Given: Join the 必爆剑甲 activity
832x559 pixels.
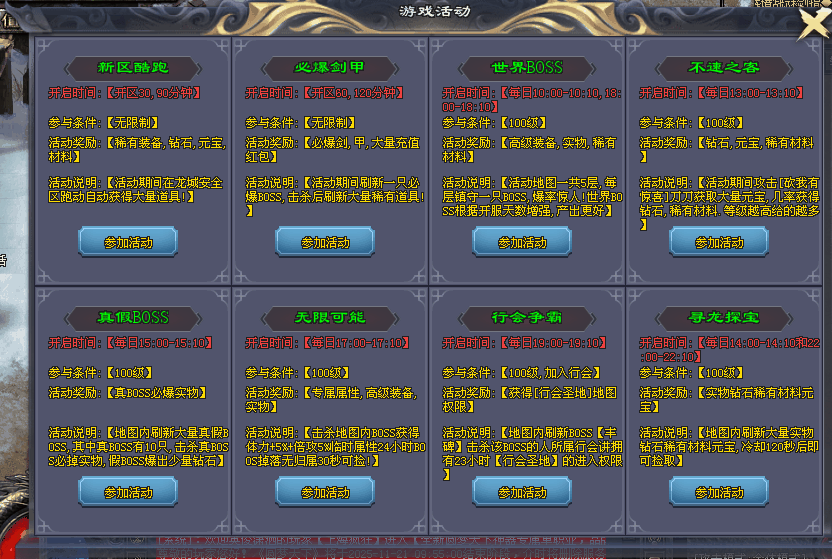Looking at the screenshot, I should click(x=325, y=242).
